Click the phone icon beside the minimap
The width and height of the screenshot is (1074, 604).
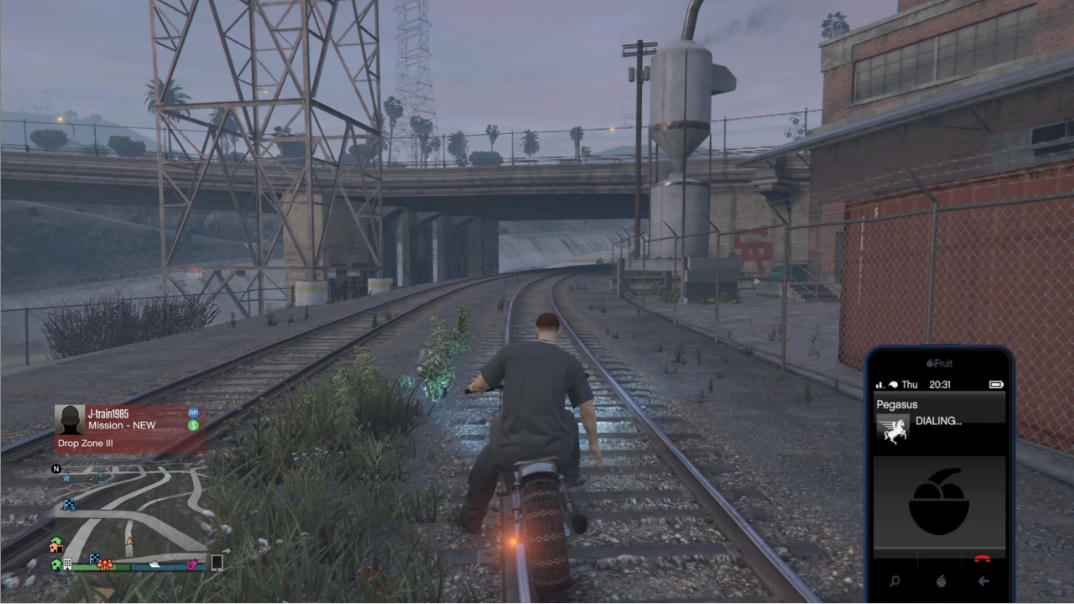[x=216, y=563]
